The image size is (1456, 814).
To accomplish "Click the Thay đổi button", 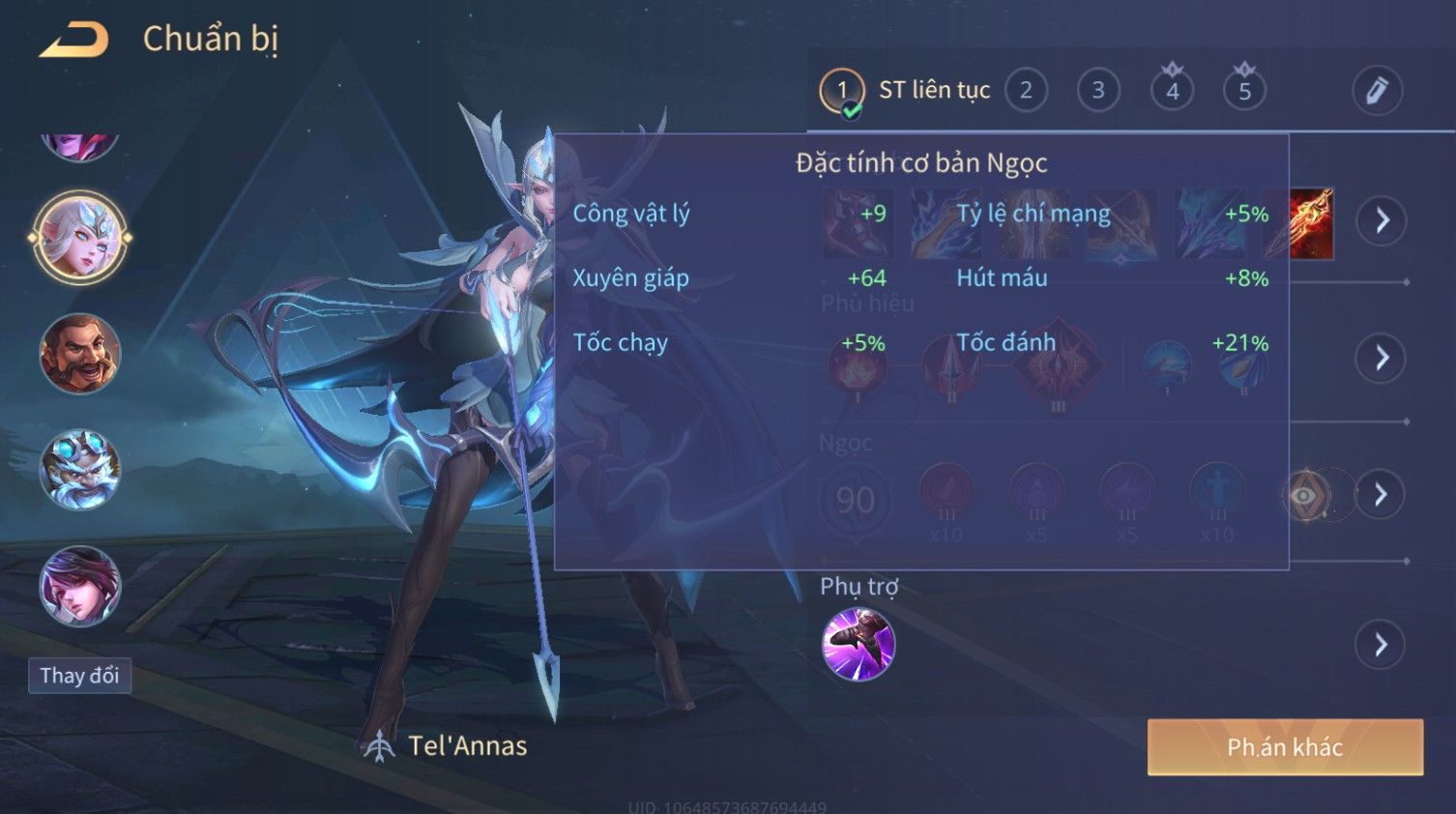I will (79, 675).
